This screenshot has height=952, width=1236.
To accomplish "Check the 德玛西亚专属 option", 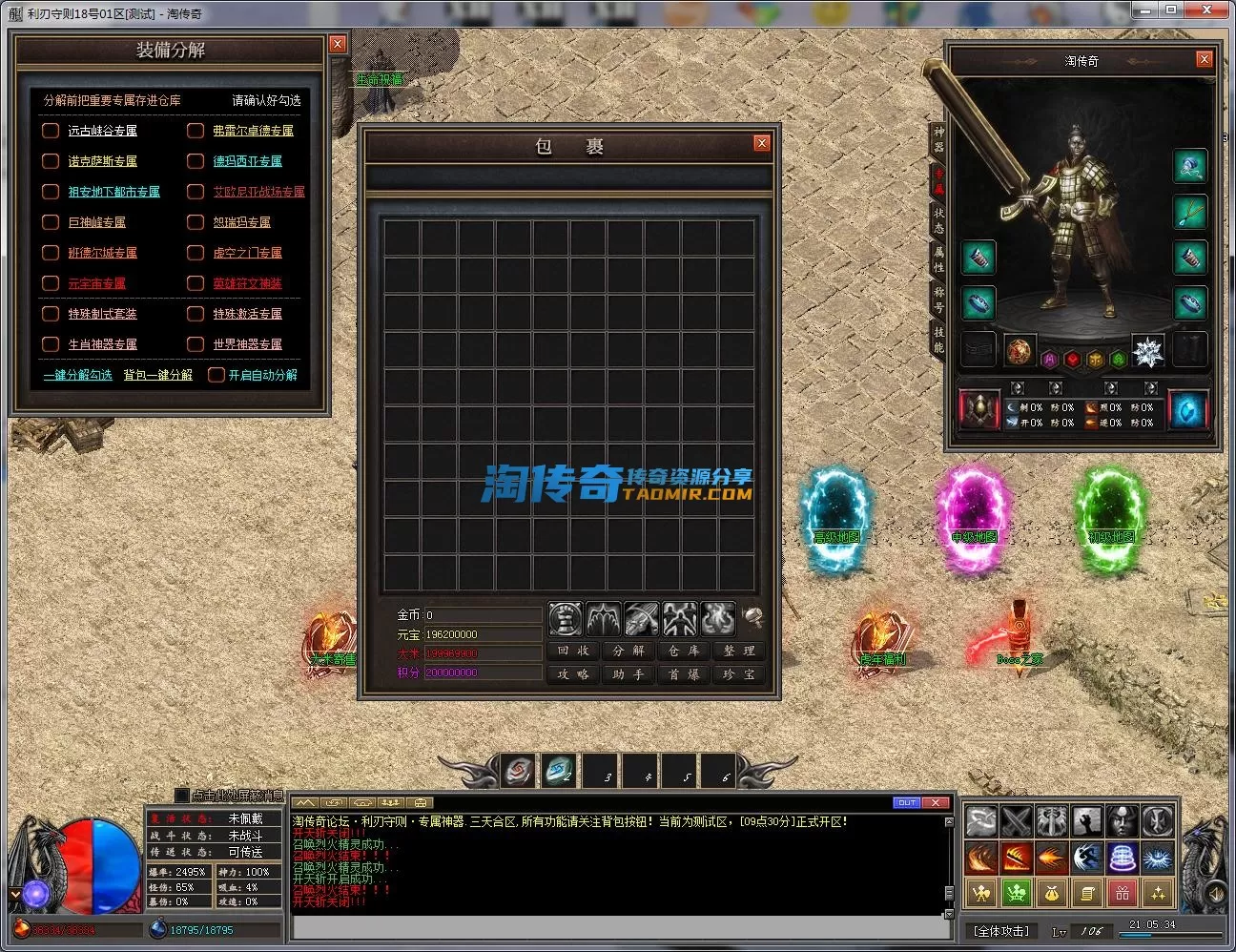I will pos(196,161).
